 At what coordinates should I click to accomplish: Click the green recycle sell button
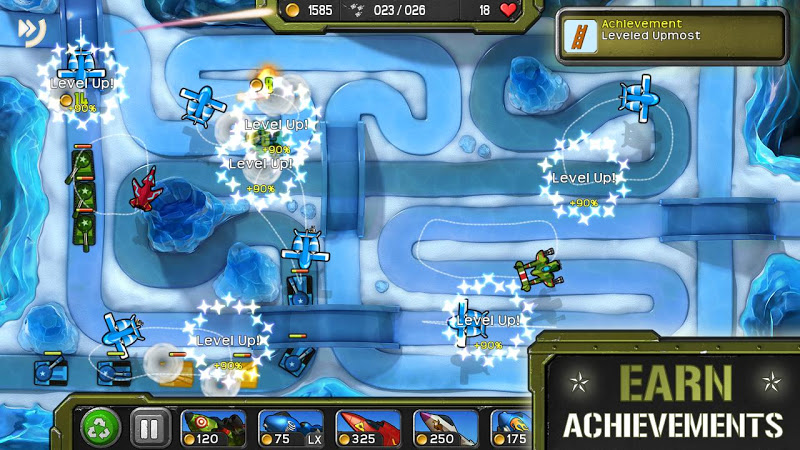(100, 427)
